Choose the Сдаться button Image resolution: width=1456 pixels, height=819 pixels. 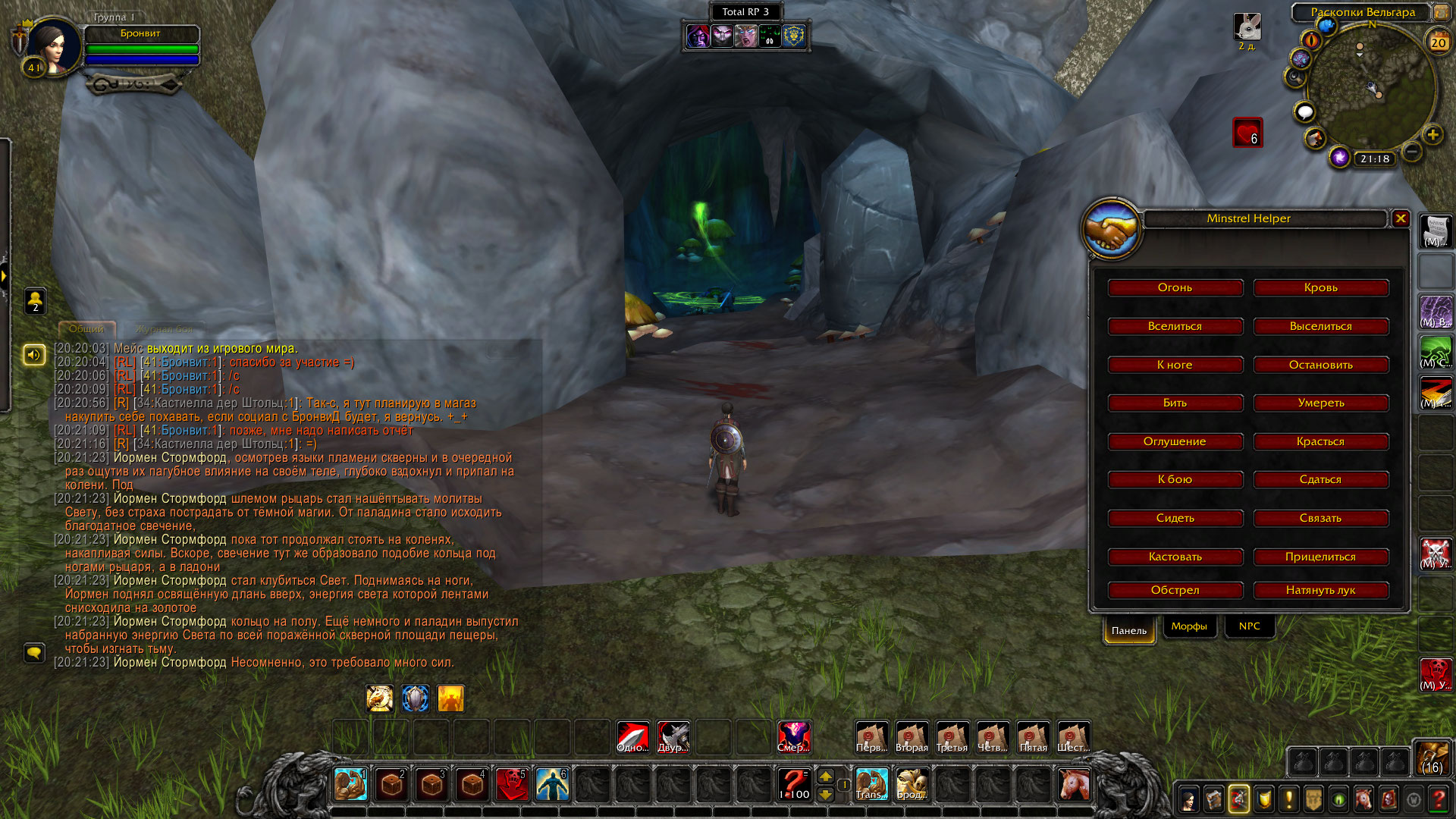1320,480
